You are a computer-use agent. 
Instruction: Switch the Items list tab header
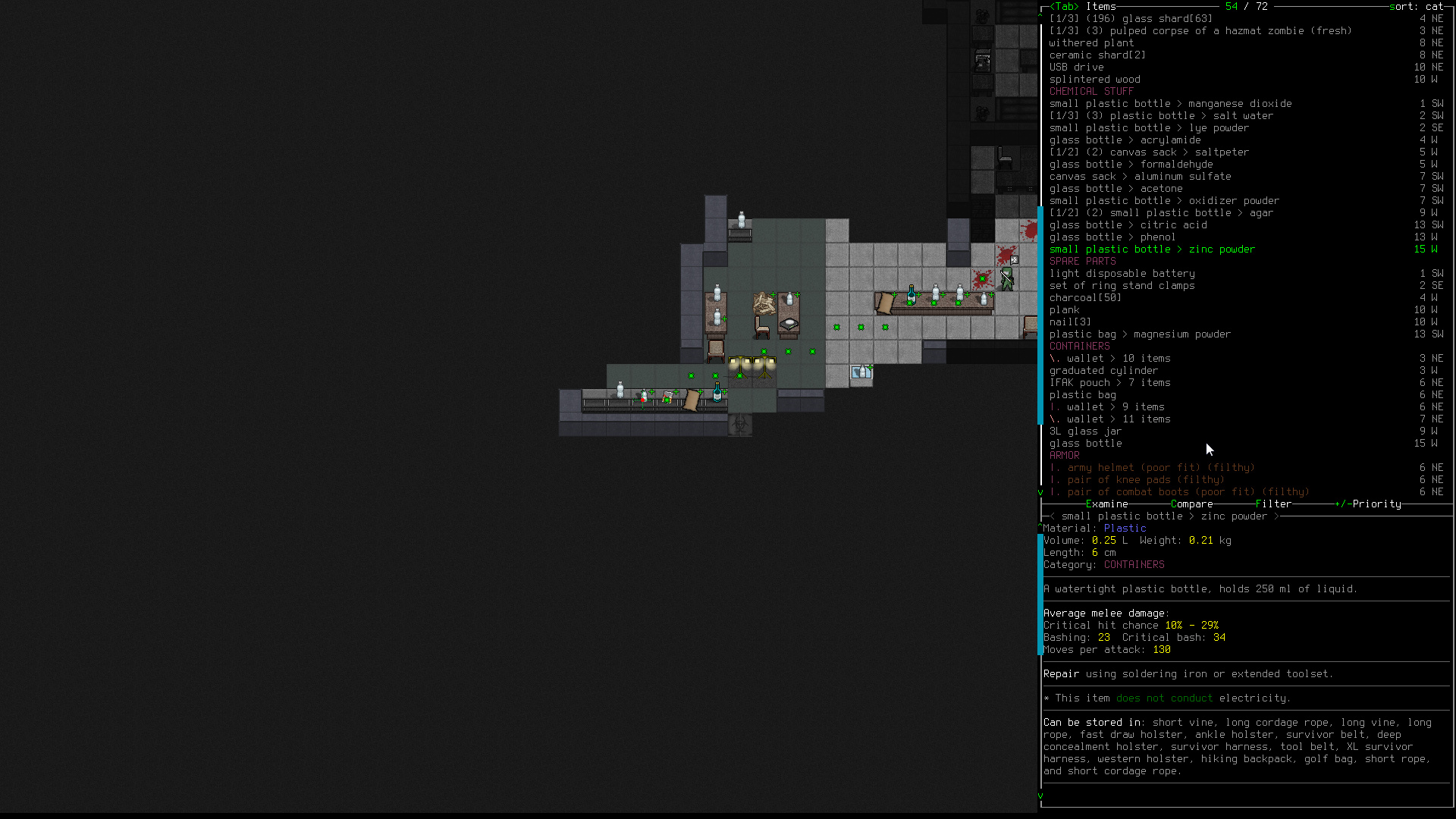point(1100,7)
